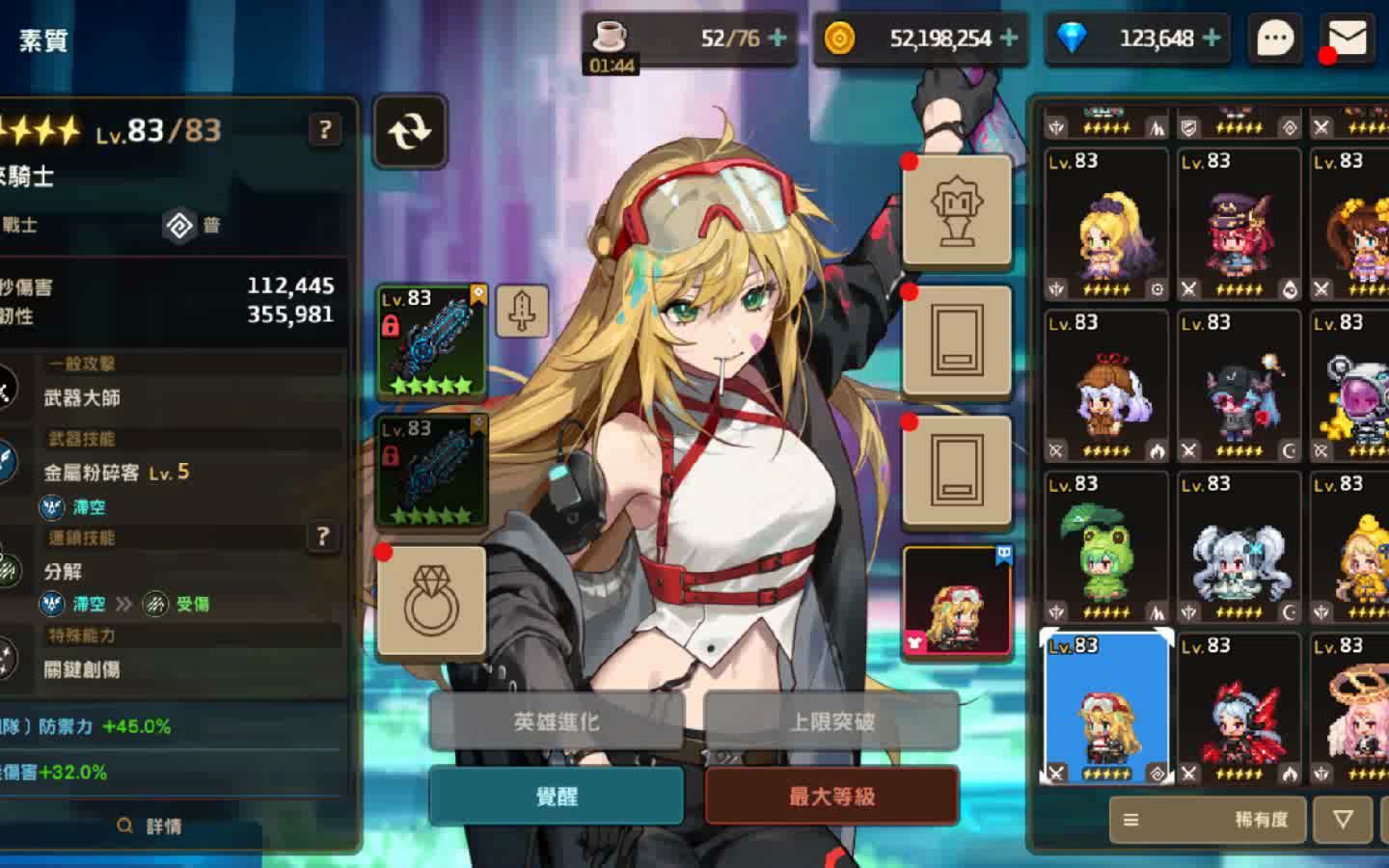Click the 武器大師 normal attack skill icon

click(8, 391)
